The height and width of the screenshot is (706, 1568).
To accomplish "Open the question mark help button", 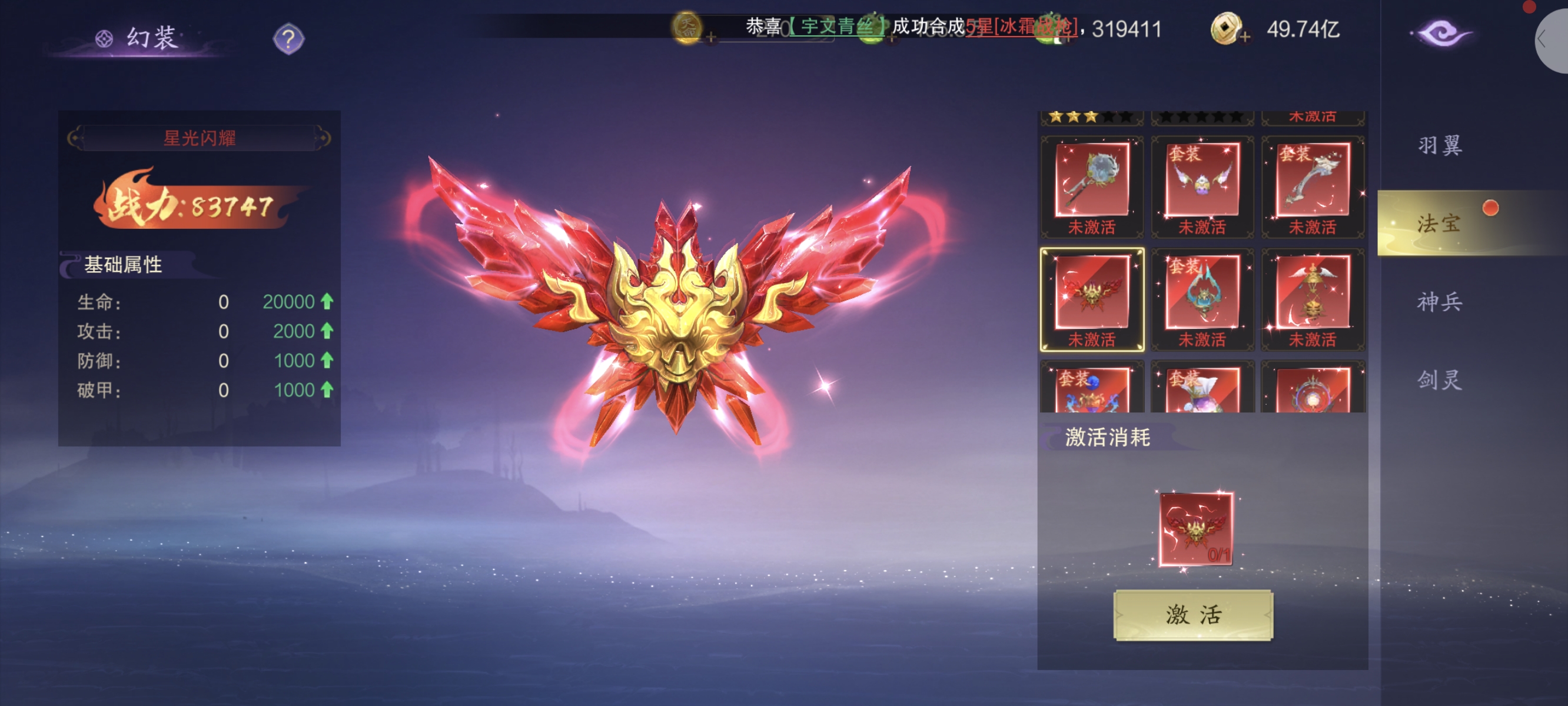I will click(288, 39).
